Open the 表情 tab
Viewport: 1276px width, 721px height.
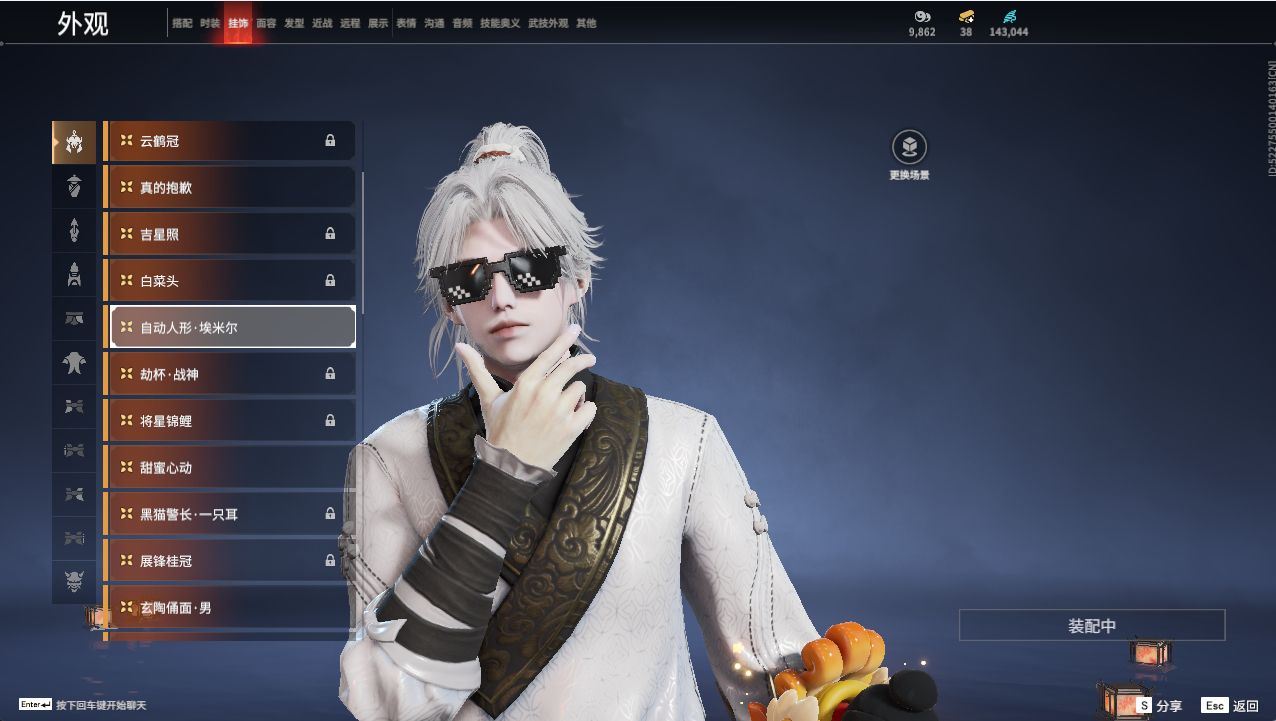click(406, 23)
